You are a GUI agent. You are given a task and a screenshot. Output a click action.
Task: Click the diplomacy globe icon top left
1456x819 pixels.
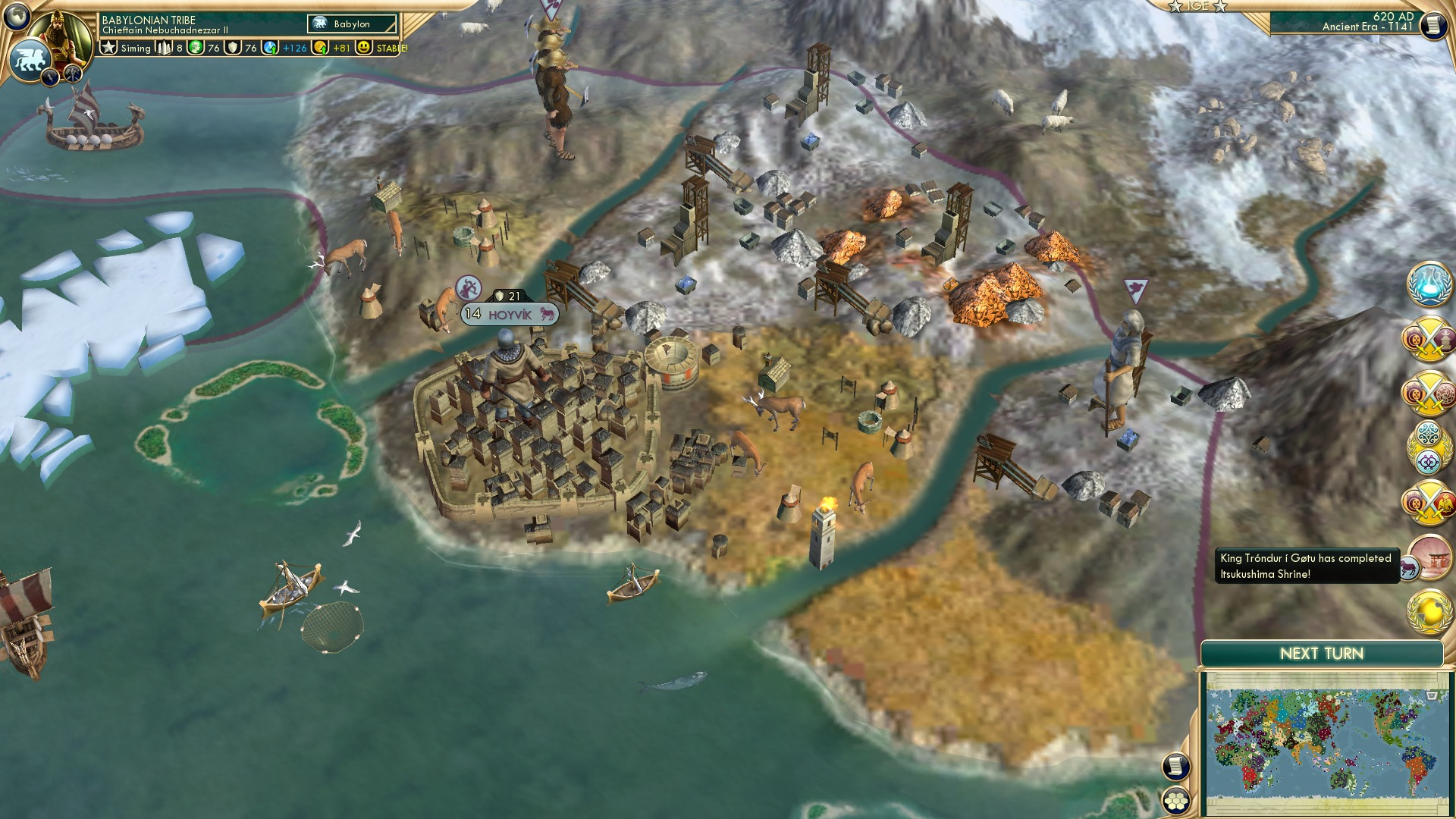(17, 17)
